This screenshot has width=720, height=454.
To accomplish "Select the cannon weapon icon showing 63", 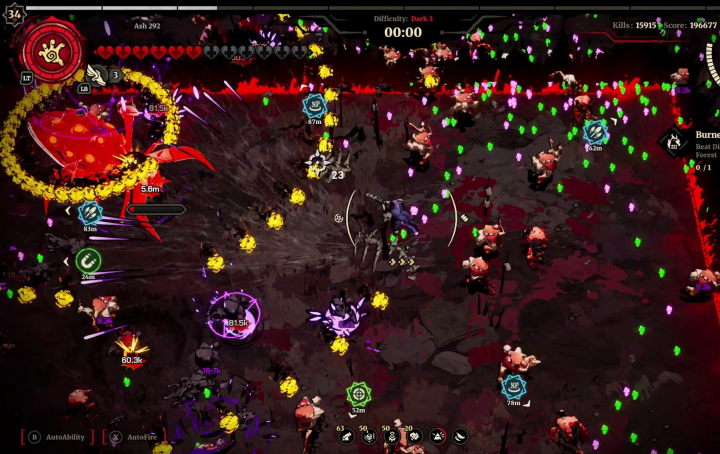I will click(x=346, y=436).
